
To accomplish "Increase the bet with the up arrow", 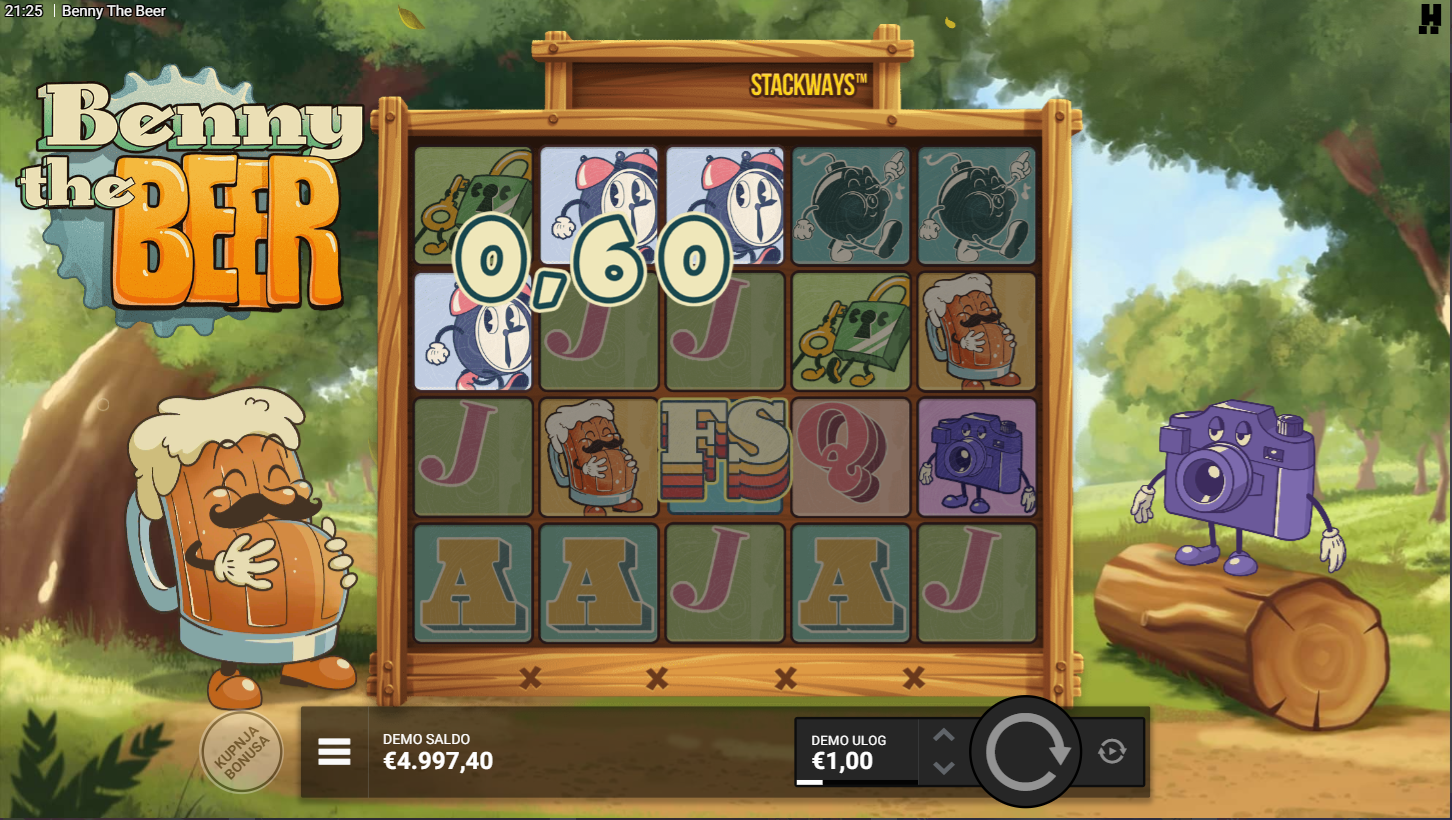I will 943,737.
